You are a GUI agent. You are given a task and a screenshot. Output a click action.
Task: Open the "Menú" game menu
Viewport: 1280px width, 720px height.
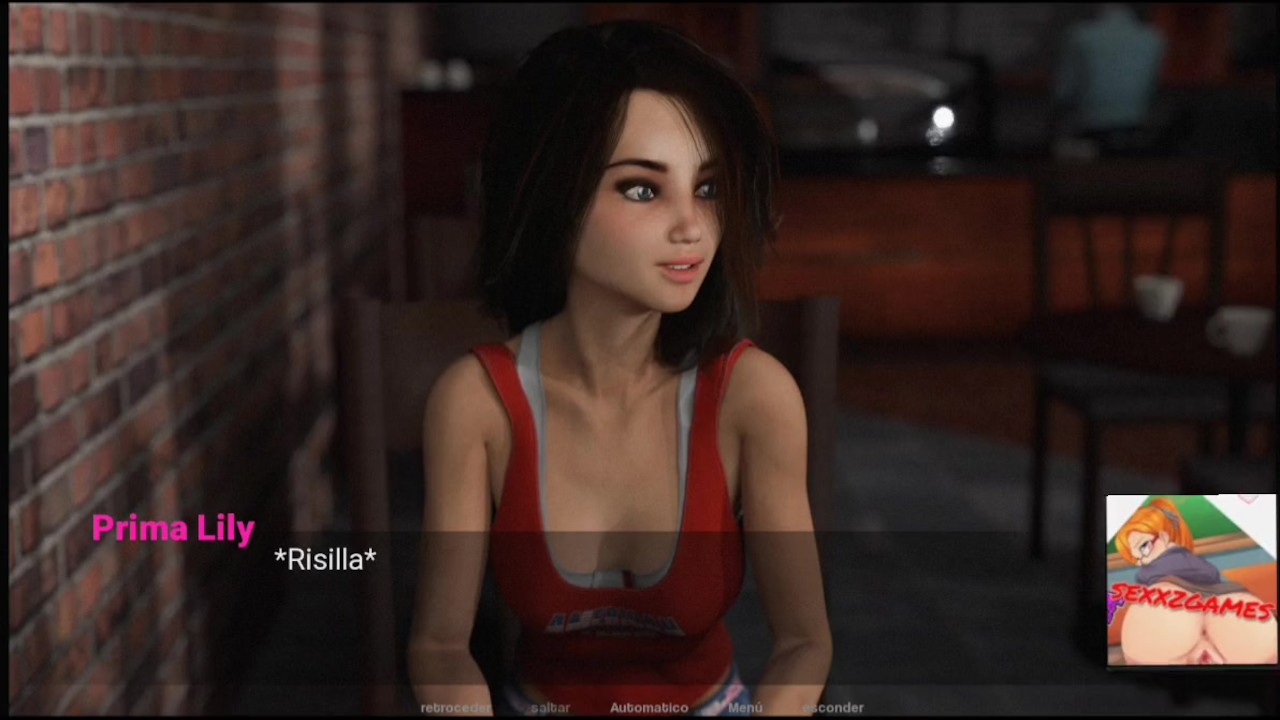click(x=745, y=708)
